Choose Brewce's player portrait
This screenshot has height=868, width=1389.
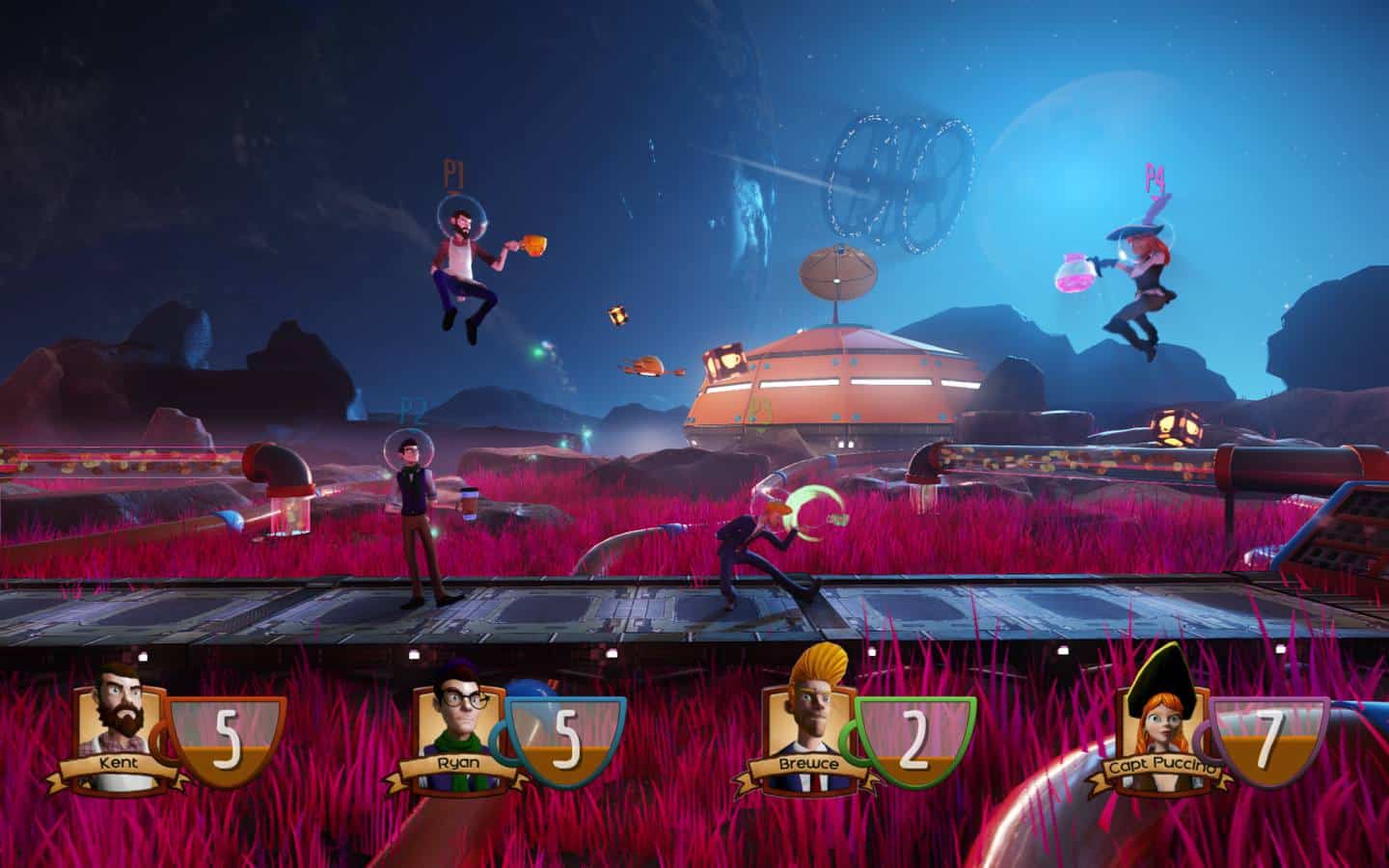pos(806,709)
